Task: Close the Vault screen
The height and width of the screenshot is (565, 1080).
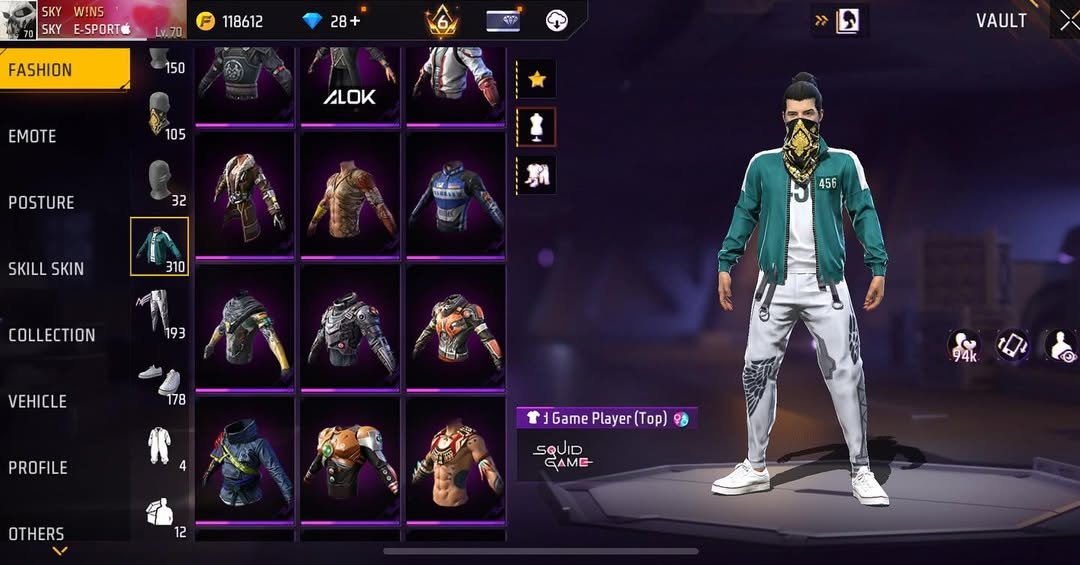Action: [x=1067, y=20]
